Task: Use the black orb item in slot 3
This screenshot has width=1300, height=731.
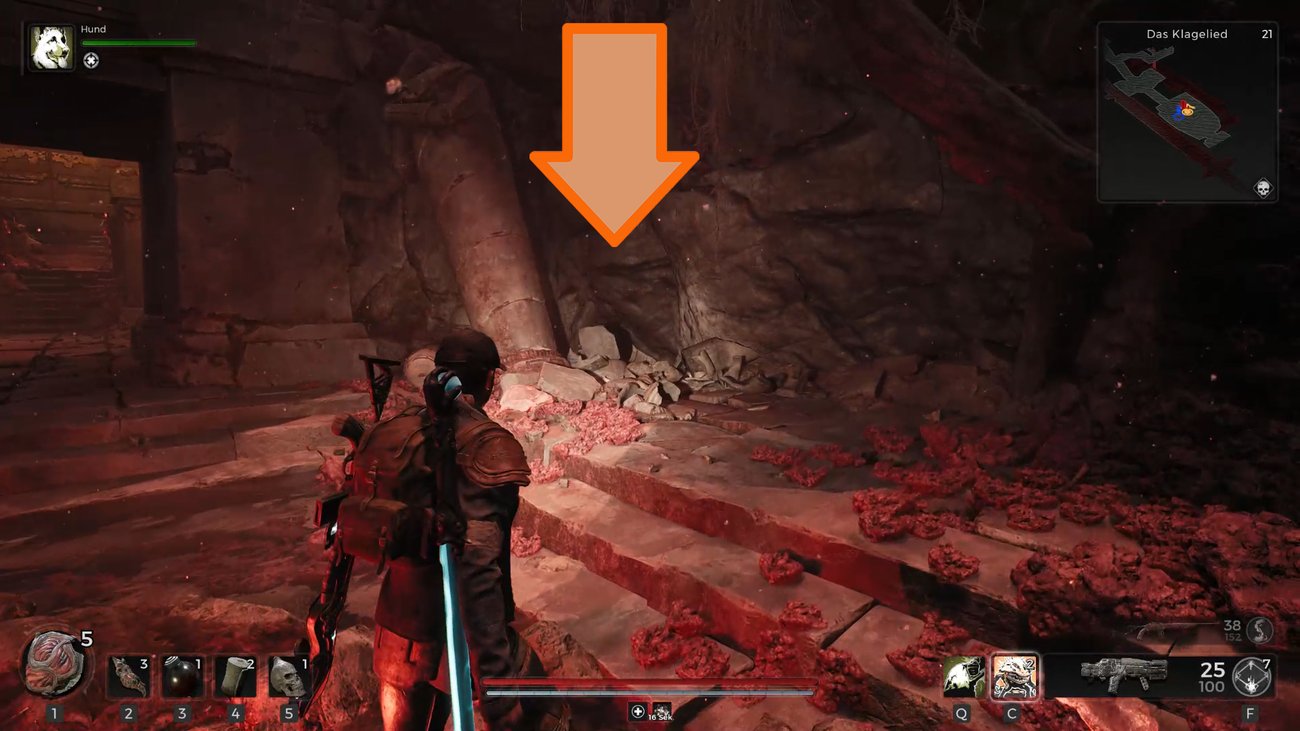Action: click(x=182, y=677)
